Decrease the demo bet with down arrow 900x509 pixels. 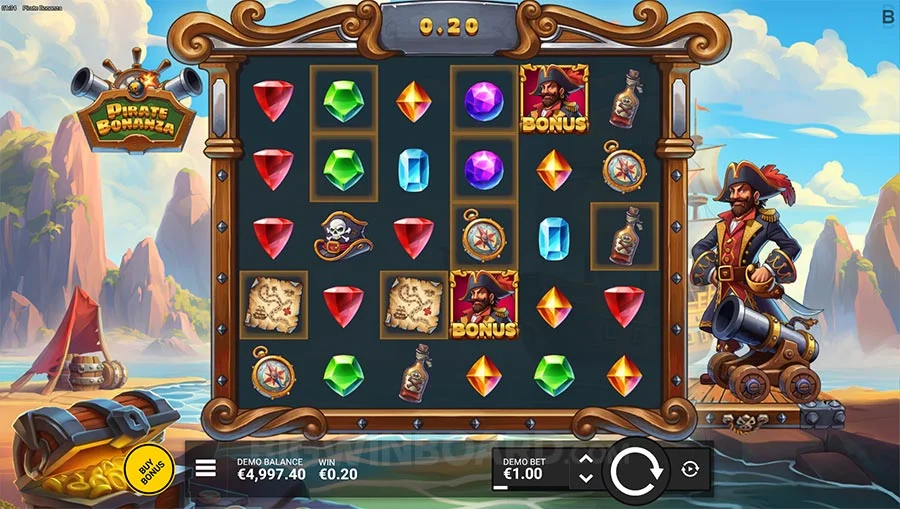coord(586,478)
